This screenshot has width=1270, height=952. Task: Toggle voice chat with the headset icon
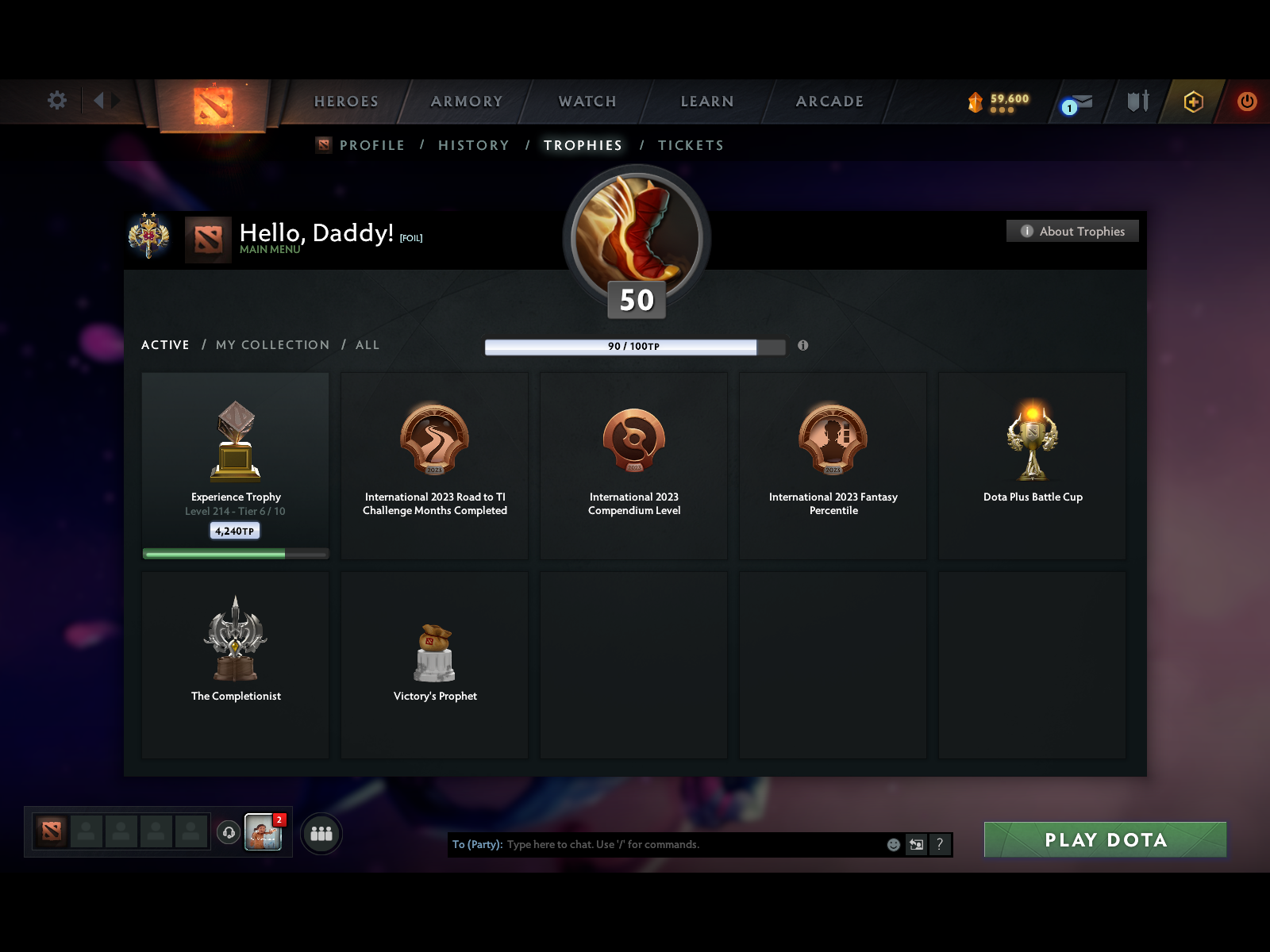[x=229, y=832]
